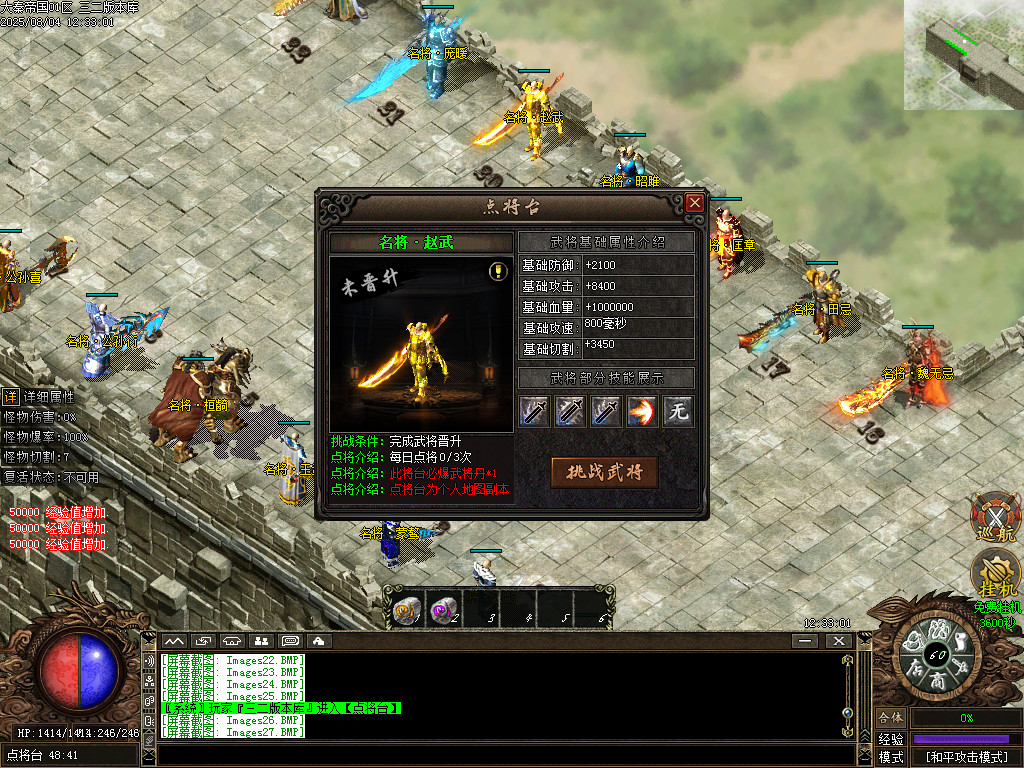Activate the 巡航 cruise button
The height and width of the screenshot is (768, 1024).
tap(993, 519)
